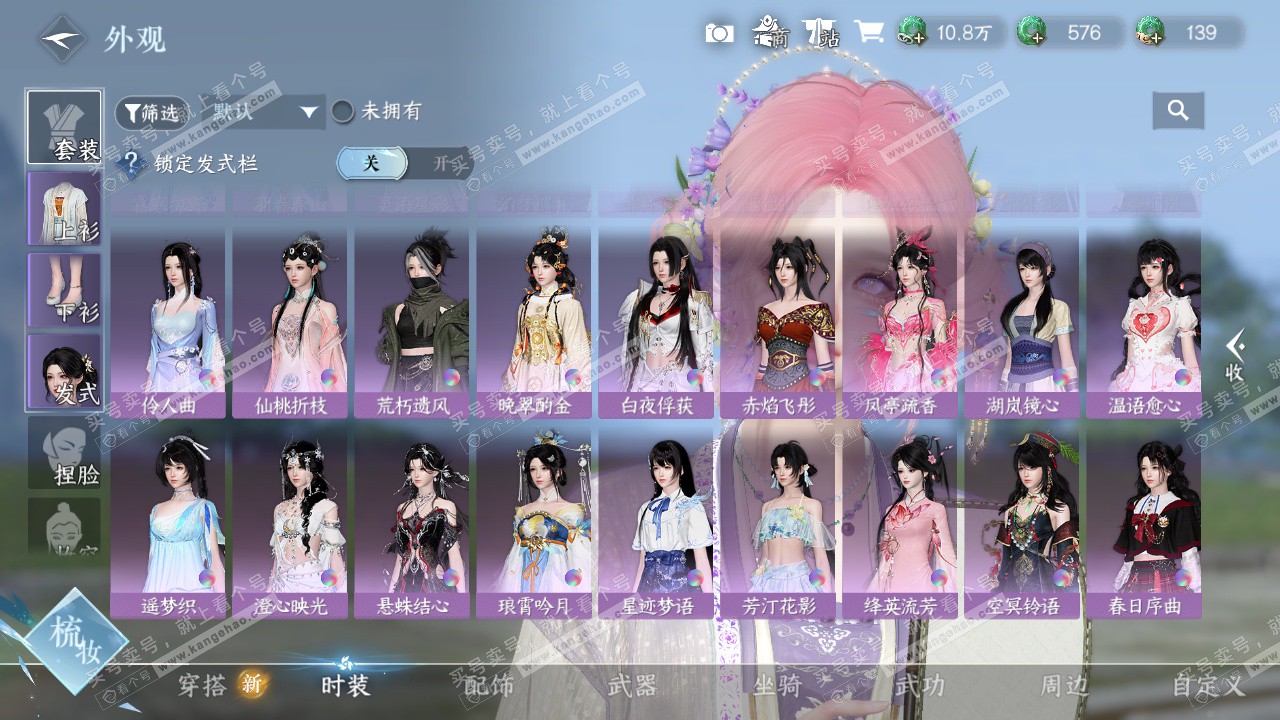Select the 温语愈心 outfit card
Screen dimensions: 1280x720
pyautogui.click(x=1144, y=320)
